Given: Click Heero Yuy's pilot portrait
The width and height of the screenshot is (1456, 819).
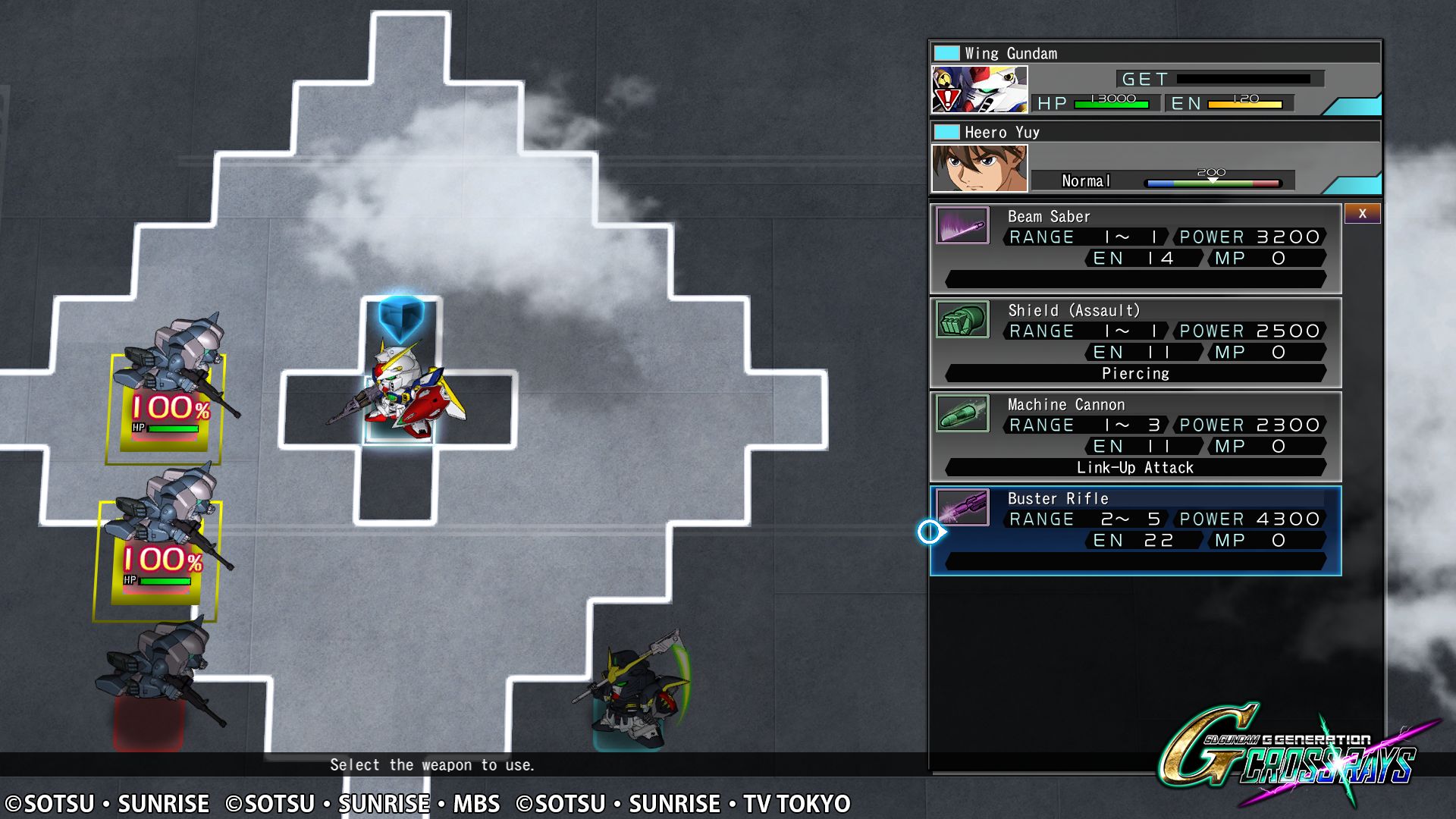Looking at the screenshot, I should [x=979, y=168].
